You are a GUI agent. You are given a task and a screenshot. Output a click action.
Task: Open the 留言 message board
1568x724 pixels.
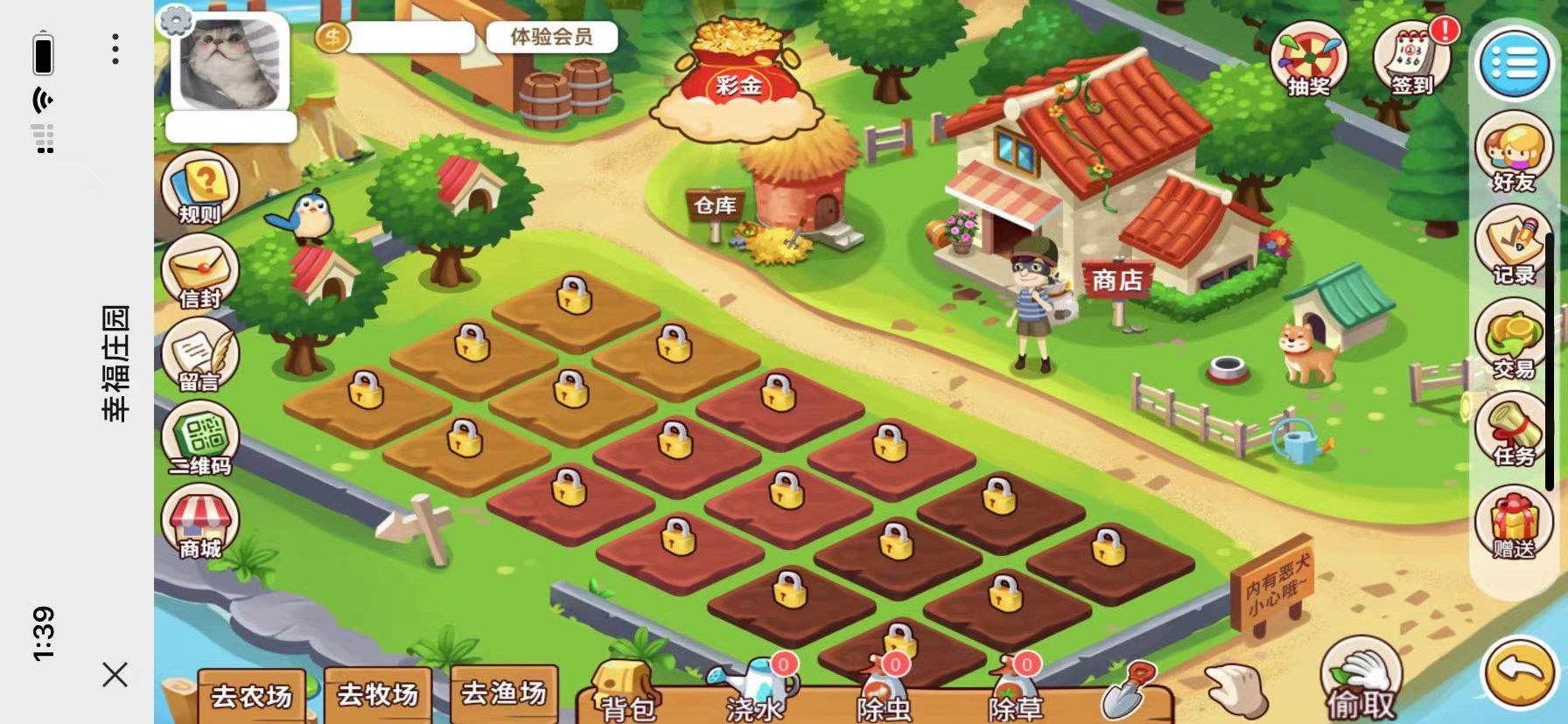coord(199,356)
